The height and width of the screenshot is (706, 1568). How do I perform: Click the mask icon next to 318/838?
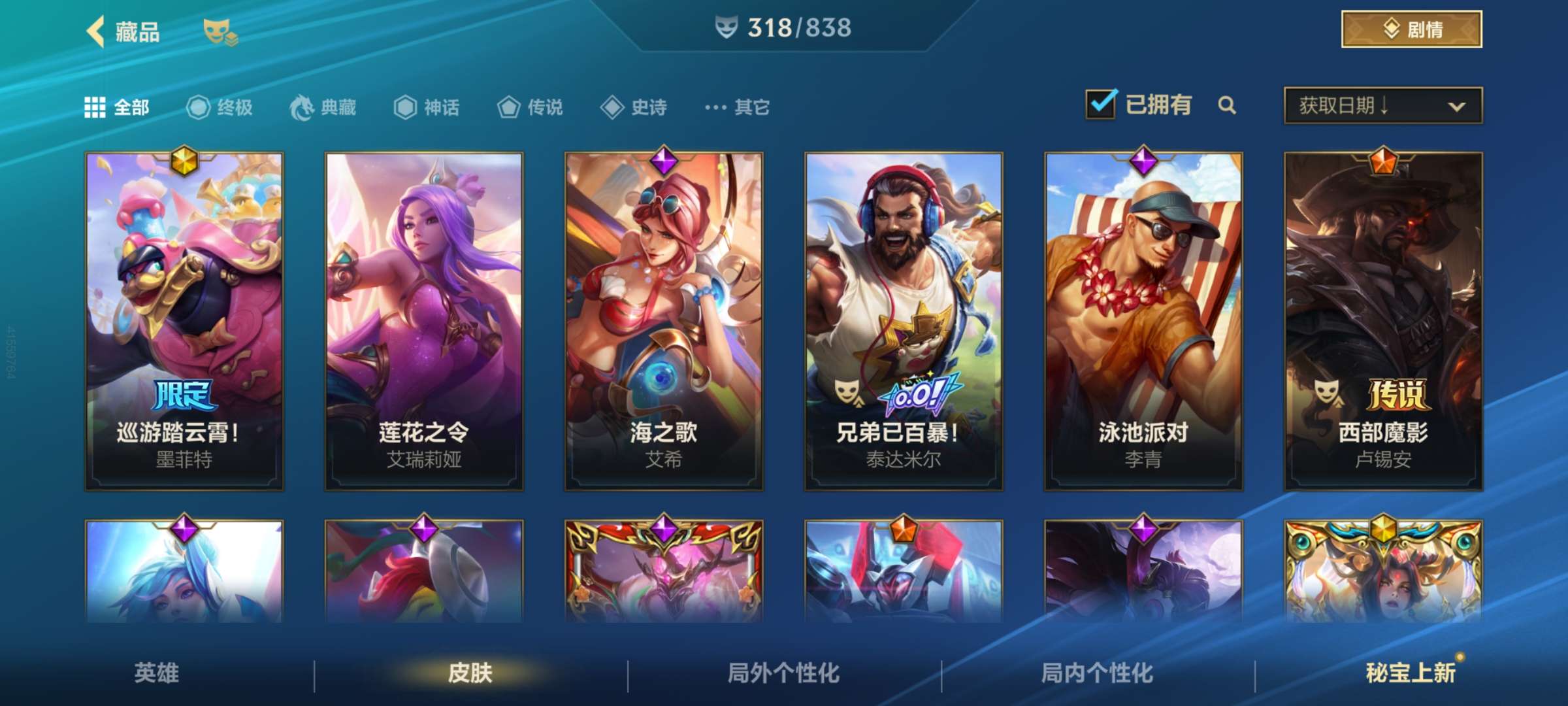pos(727,27)
